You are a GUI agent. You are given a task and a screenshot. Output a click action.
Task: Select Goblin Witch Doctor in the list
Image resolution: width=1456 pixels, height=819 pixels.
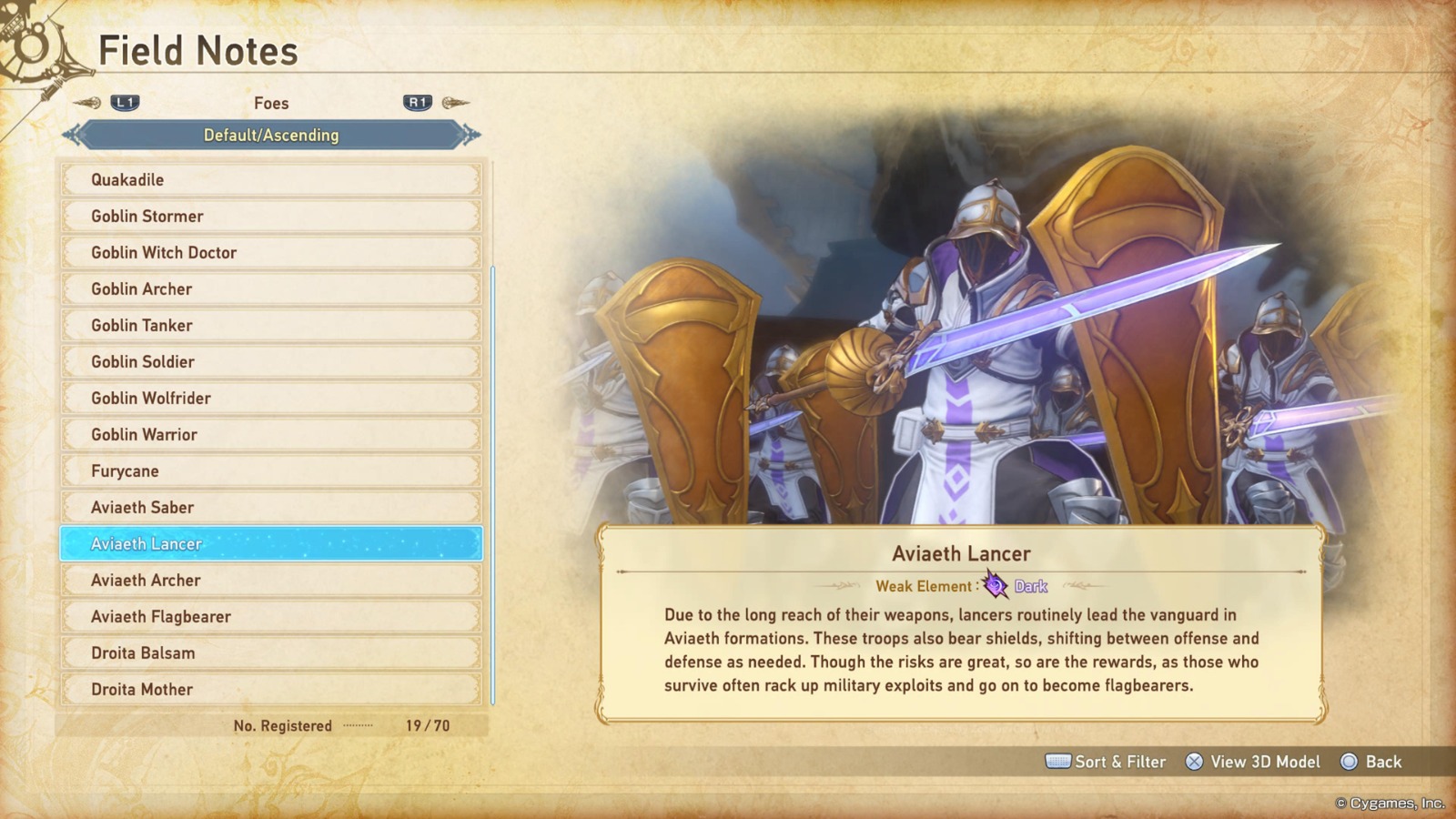(270, 252)
